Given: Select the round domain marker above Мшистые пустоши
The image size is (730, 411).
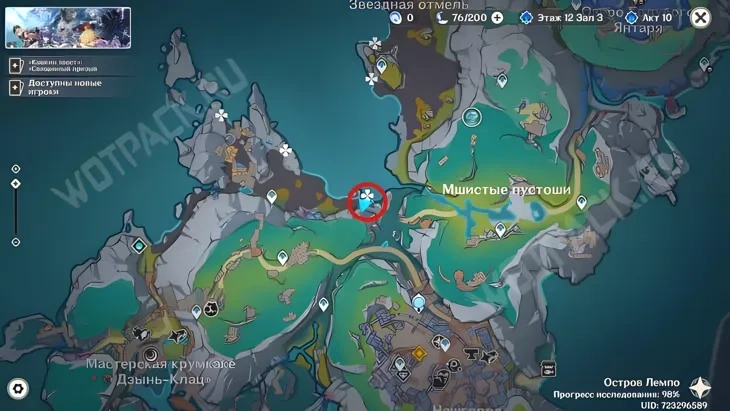Looking at the screenshot, I should pyautogui.click(x=472, y=118).
